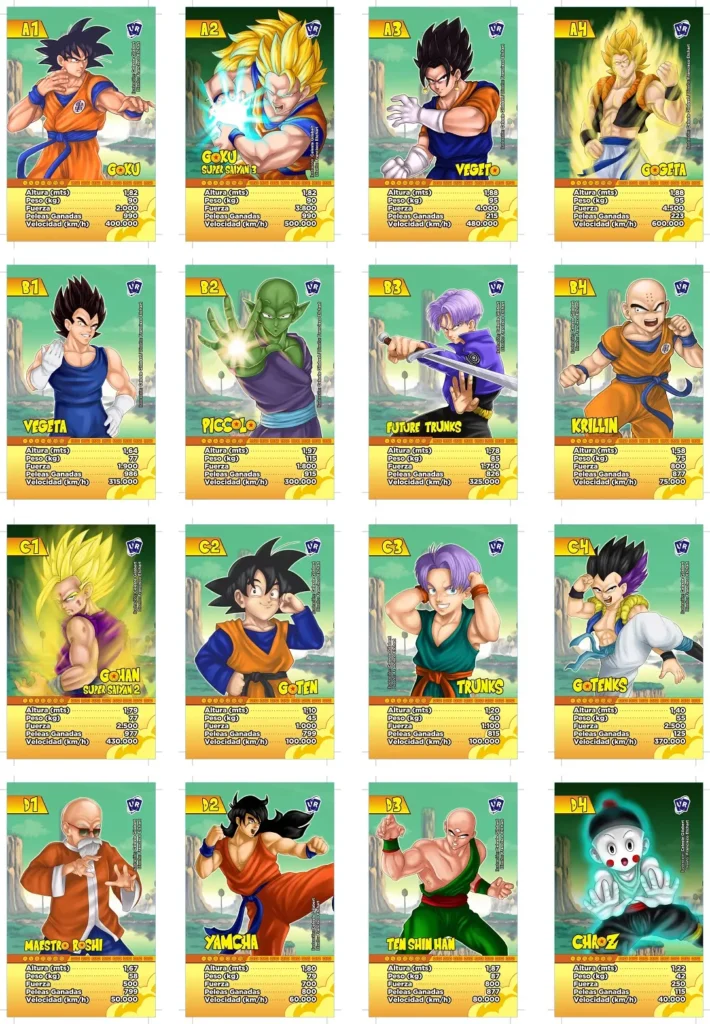Pick the D4 Chaoz card
The image size is (710, 1024).
[629, 899]
